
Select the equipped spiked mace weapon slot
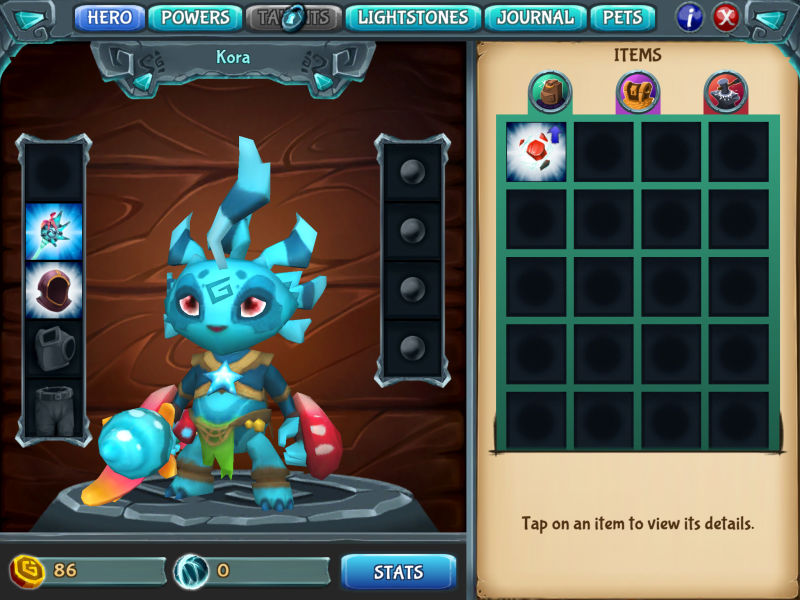pyautogui.click(x=54, y=231)
